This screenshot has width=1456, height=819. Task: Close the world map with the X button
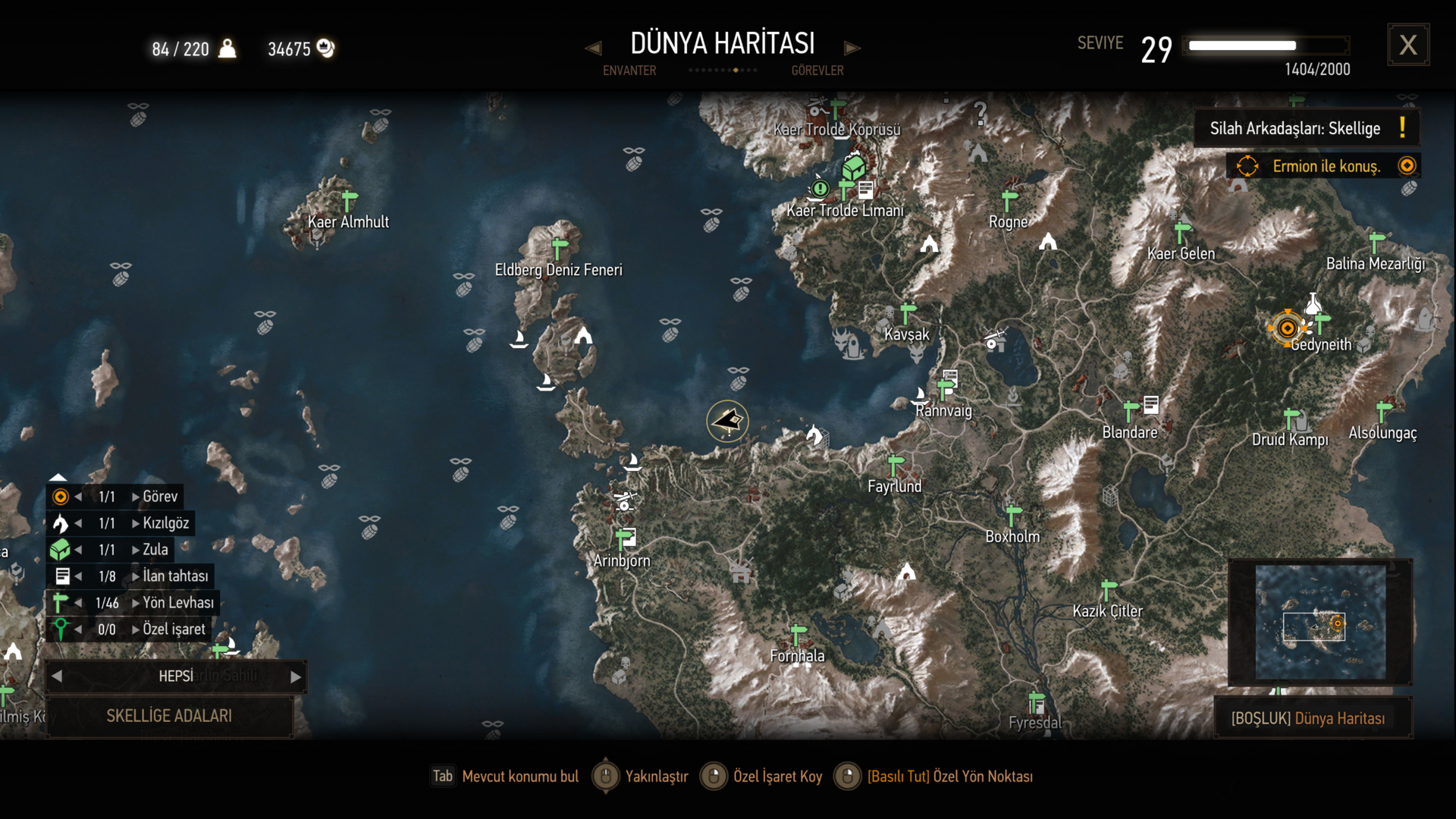click(1408, 45)
